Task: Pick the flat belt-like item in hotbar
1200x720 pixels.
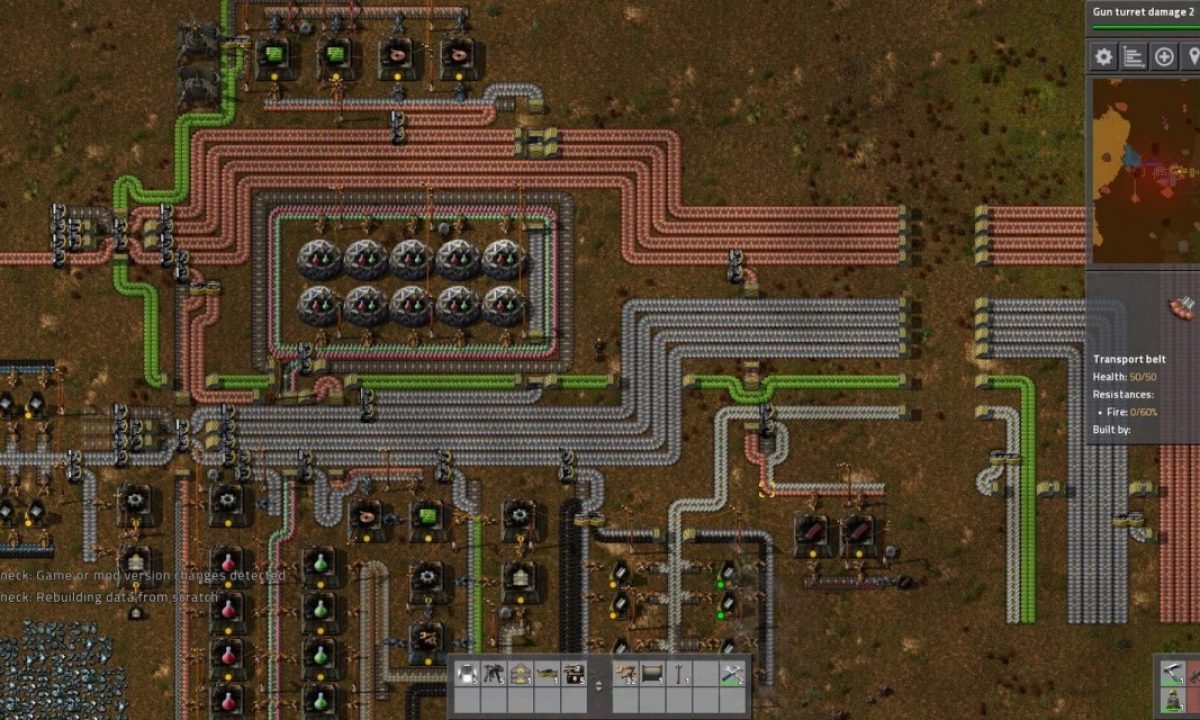Action: pos(547,673)
